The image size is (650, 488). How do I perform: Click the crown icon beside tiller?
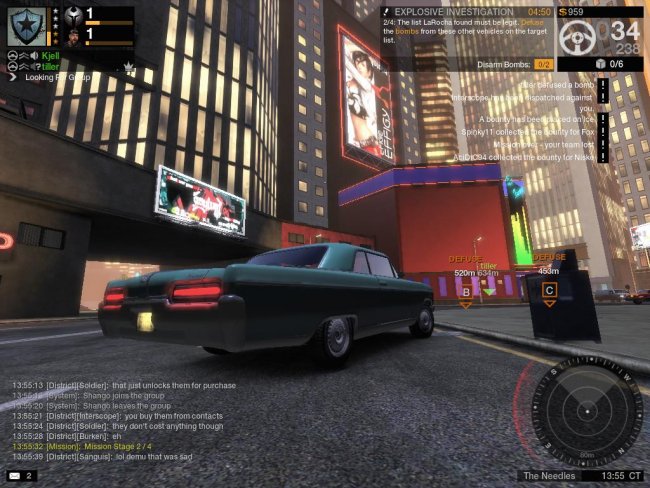(128, 66)
